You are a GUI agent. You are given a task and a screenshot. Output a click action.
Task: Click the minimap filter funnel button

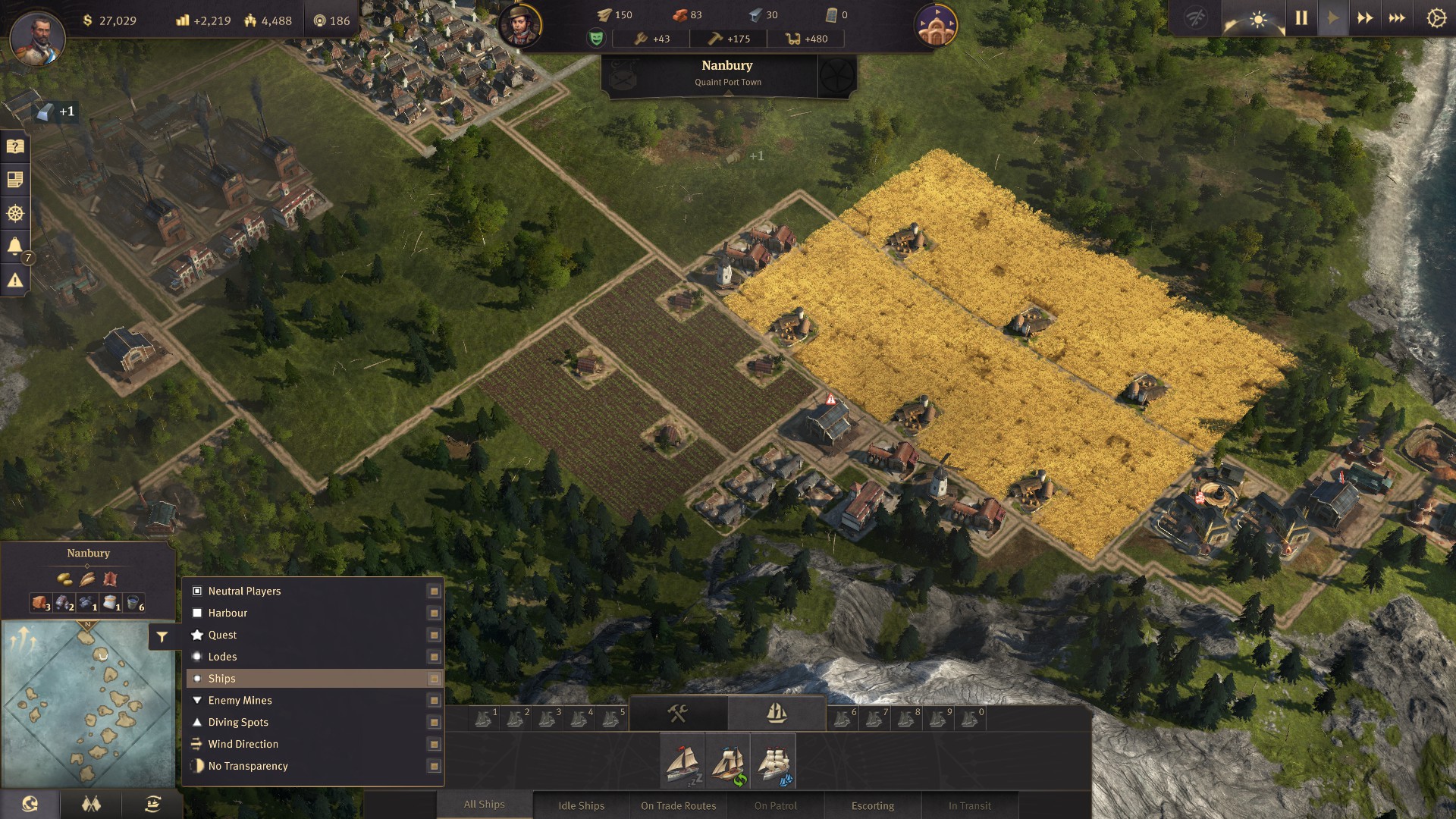(x=162, y=637)
